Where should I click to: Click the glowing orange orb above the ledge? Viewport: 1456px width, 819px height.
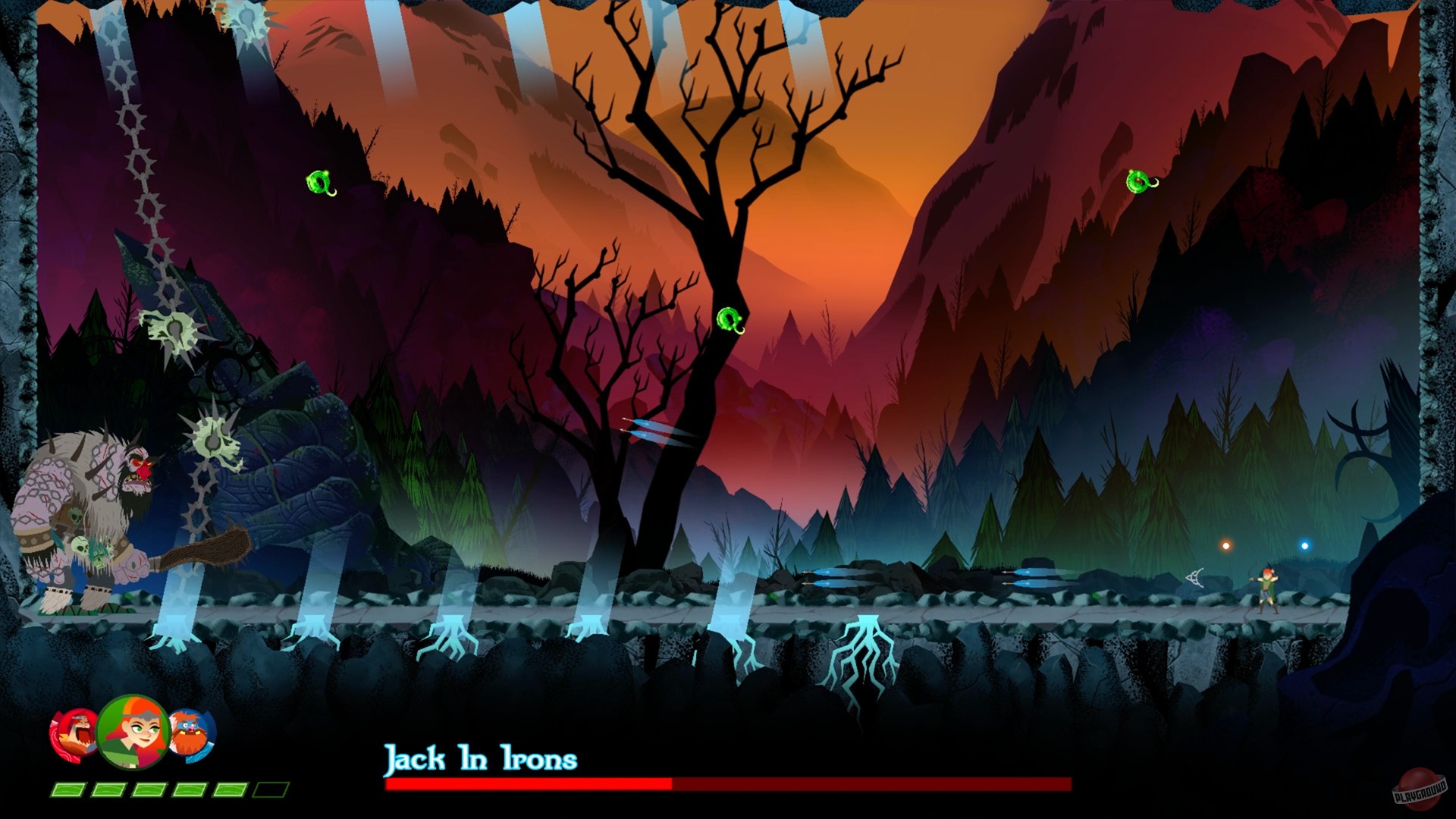pyautogui.click(x=1226, y=545)
